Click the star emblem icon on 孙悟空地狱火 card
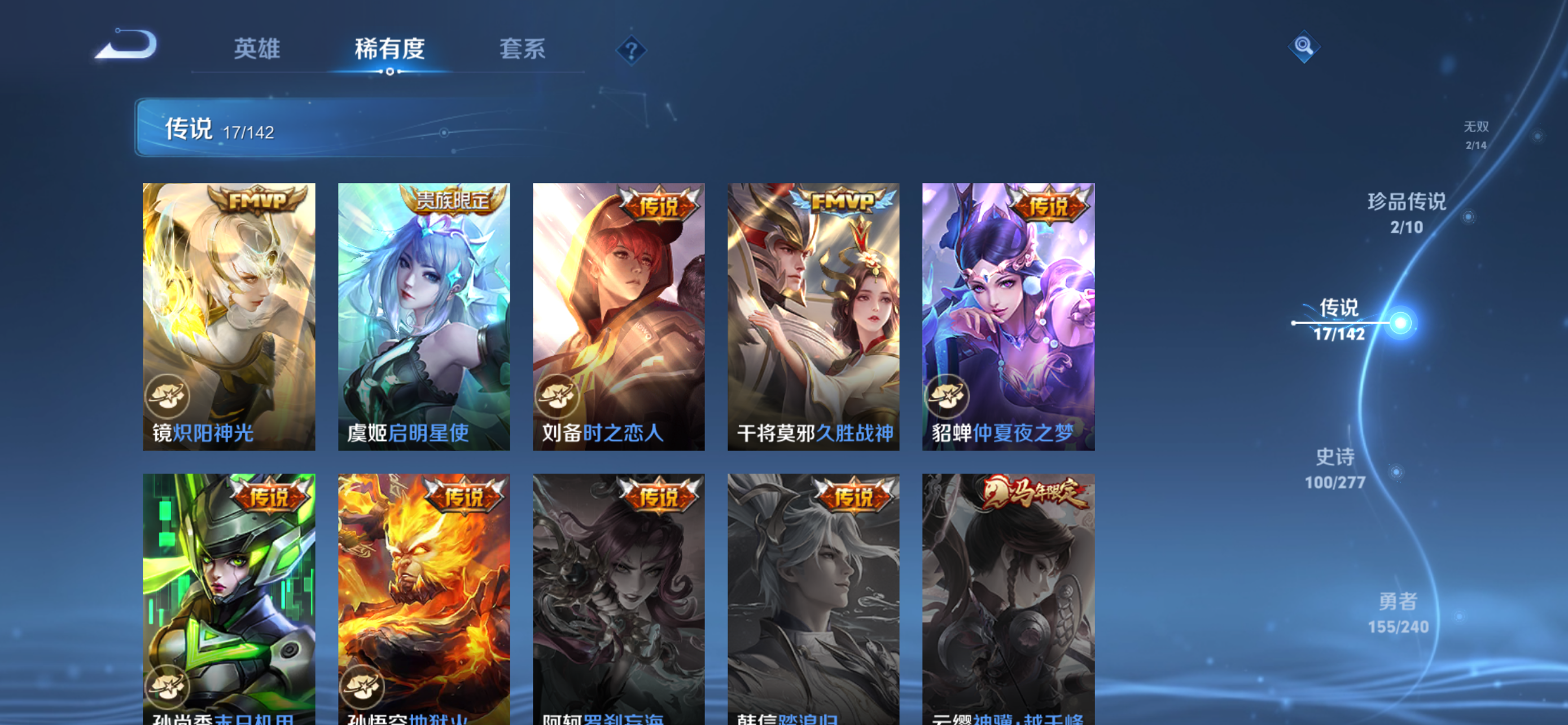Viewport: 1568px width, 725px height. pos(363,688)
